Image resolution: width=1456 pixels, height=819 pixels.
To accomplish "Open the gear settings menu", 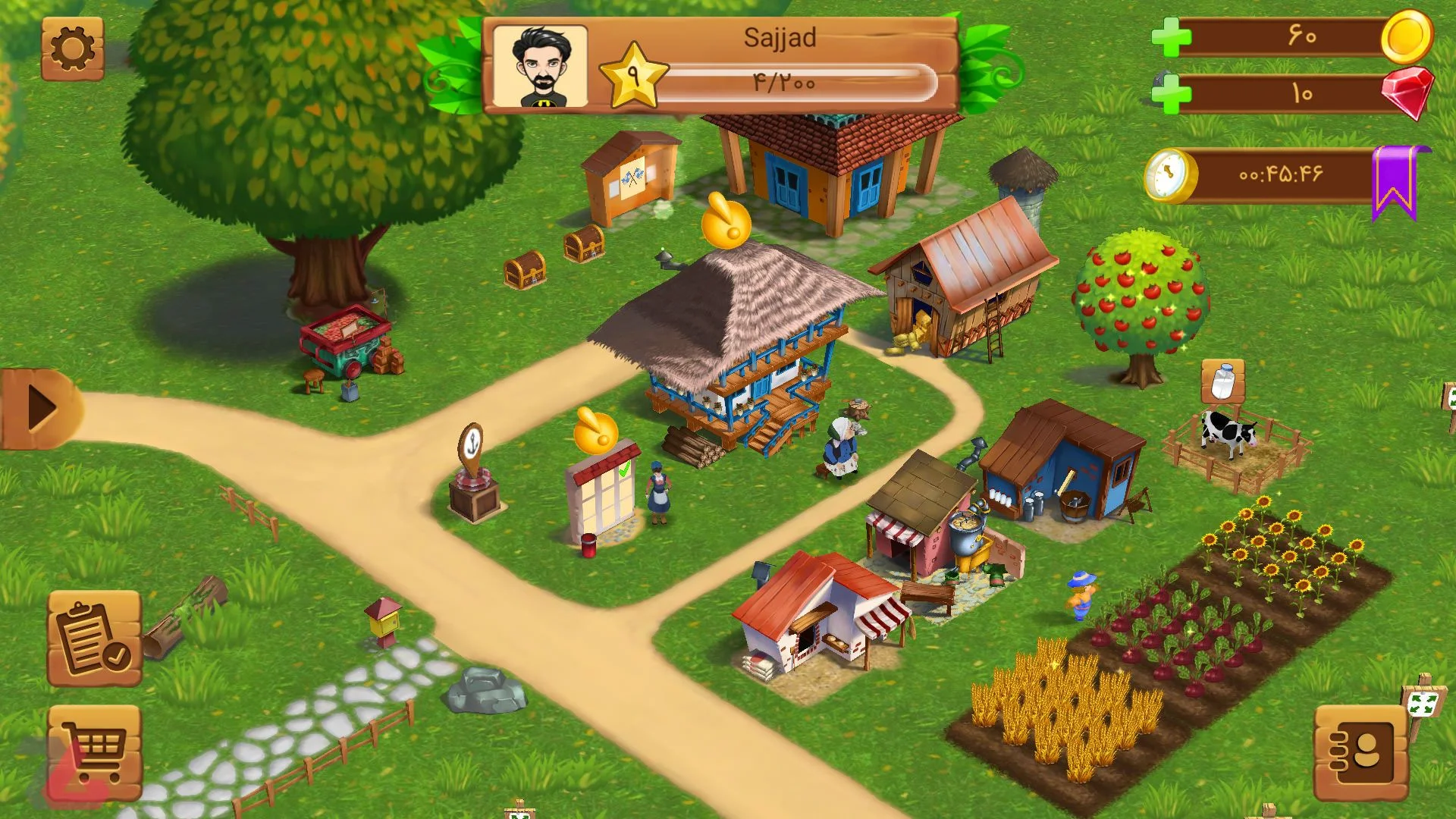I will [x=73, y=49].
